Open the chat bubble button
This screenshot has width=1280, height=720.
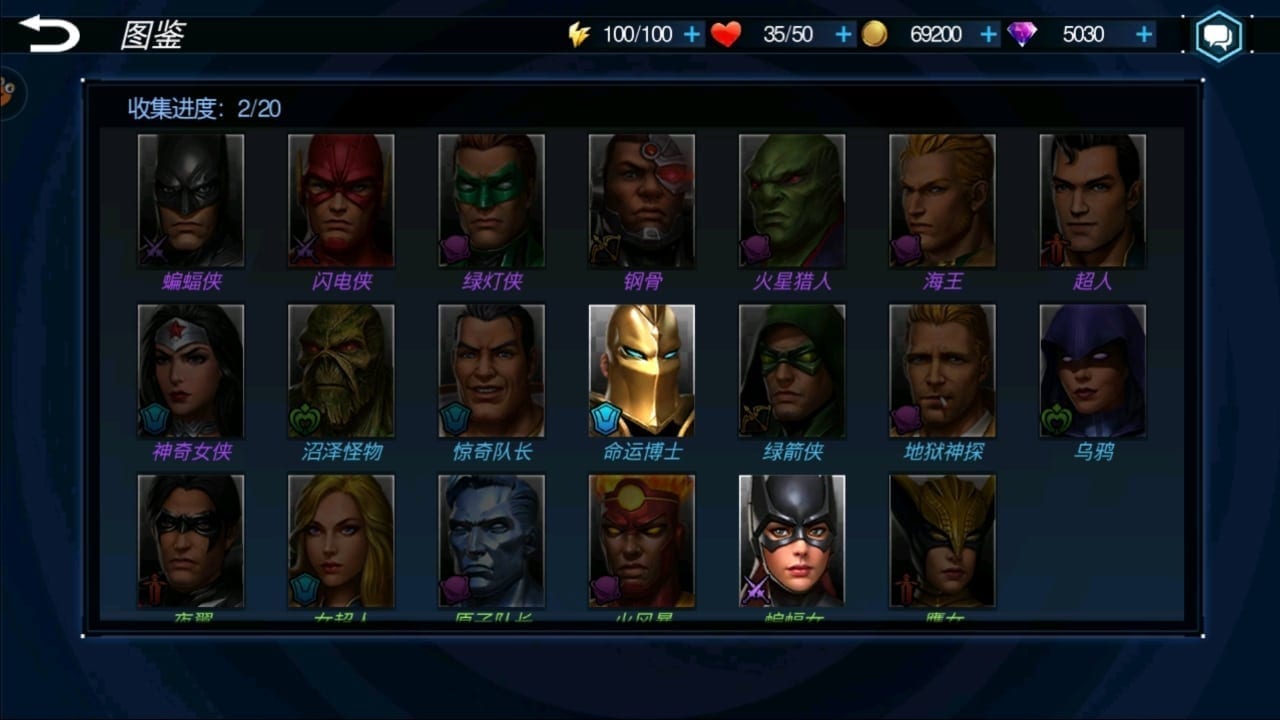coord(1218,37)
